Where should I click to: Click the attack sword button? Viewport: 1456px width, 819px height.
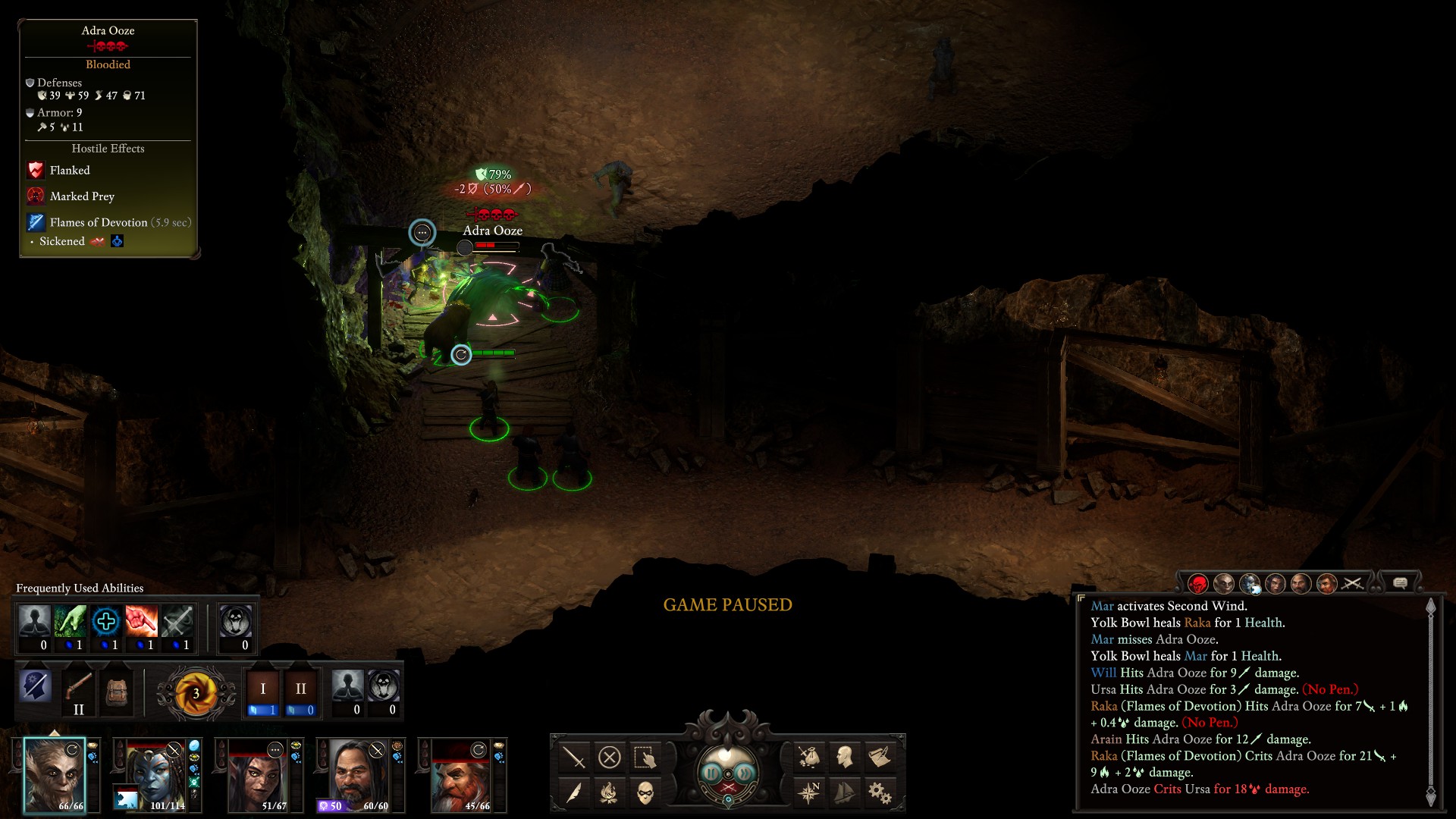[574, 757]
